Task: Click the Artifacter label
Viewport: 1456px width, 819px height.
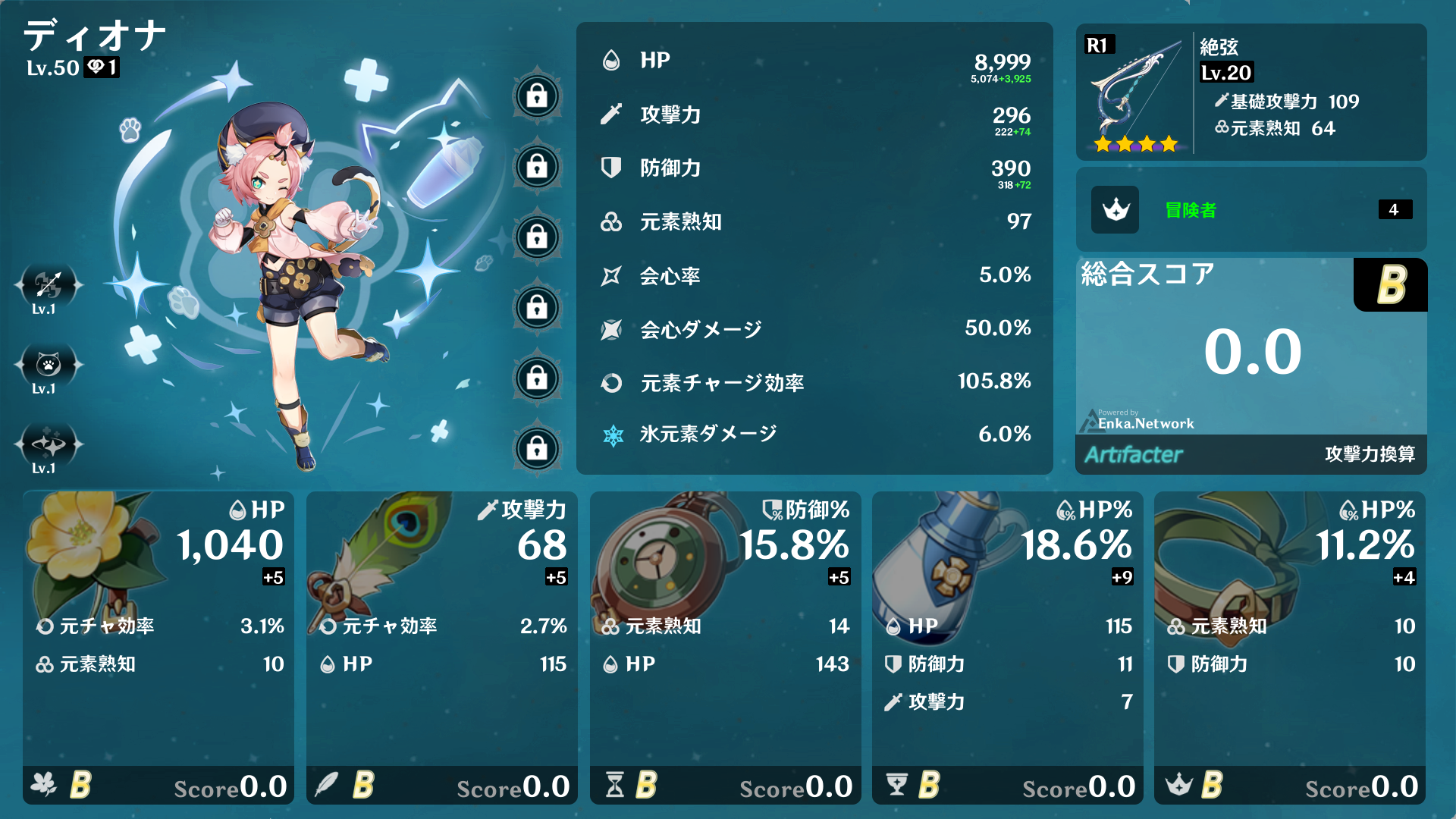Action: pyautogui.click(x=1134, y=454)
